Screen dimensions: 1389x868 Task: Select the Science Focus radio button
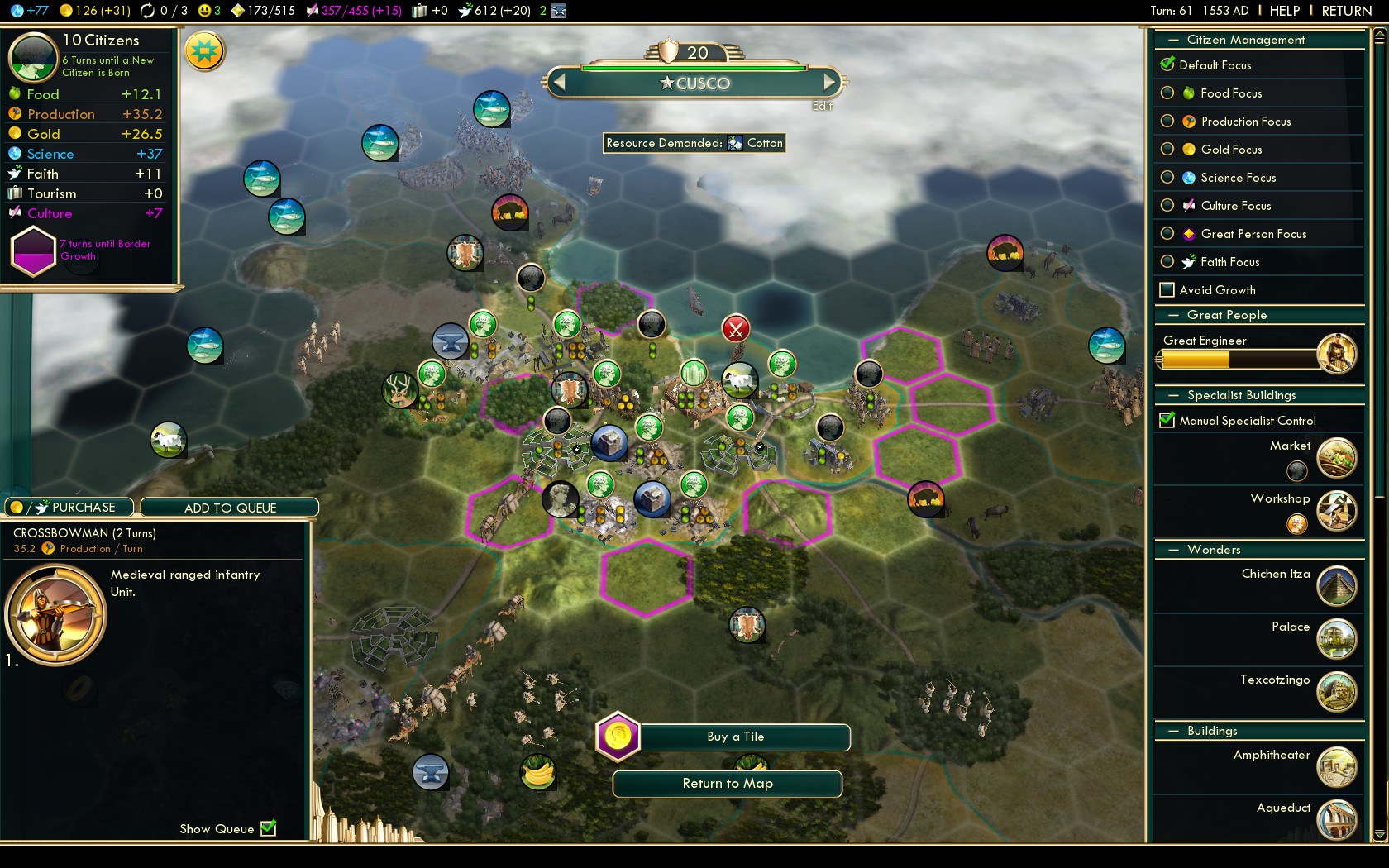(1167, 178)
